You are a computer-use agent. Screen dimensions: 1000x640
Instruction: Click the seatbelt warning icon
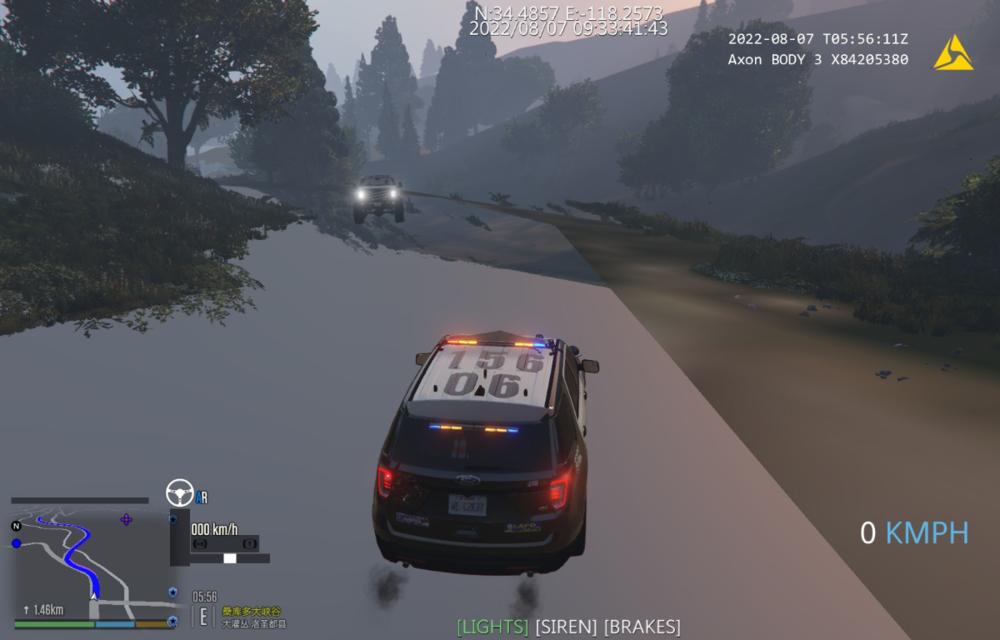click(199, 544)
